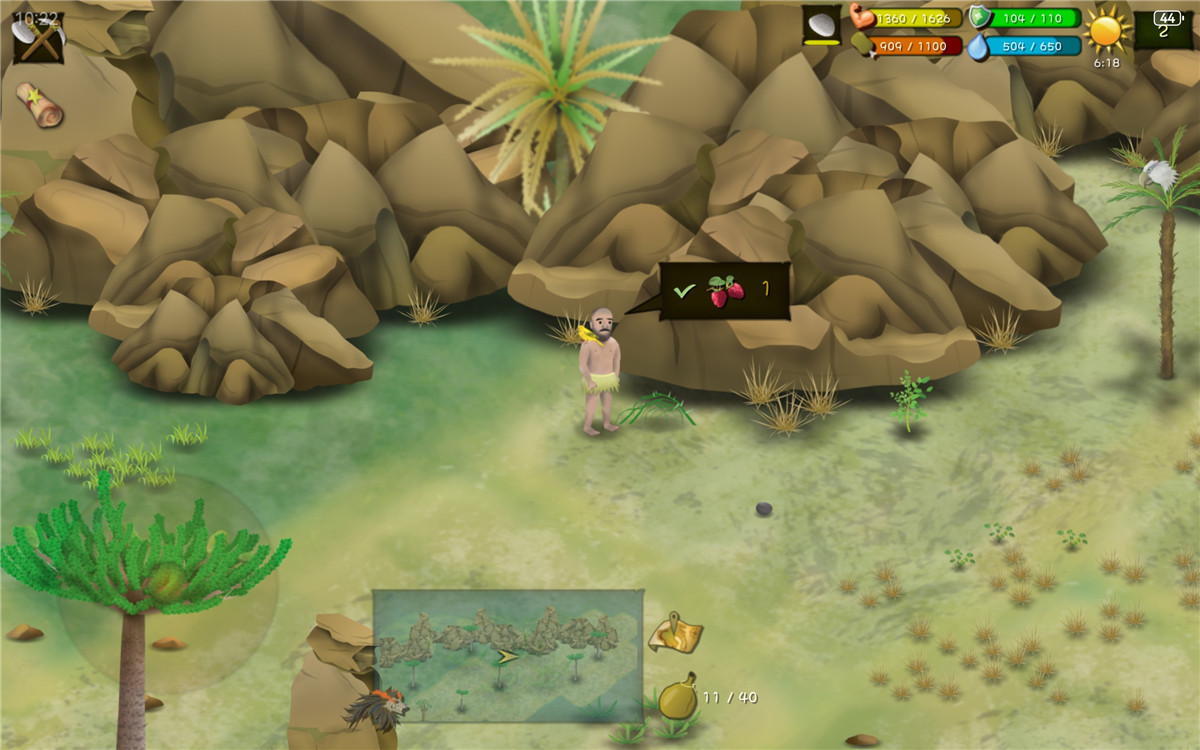Viewport: 1200px width, 750px height.
Task: Click the sun time-of-day icon
Action: click(1106, 30)
